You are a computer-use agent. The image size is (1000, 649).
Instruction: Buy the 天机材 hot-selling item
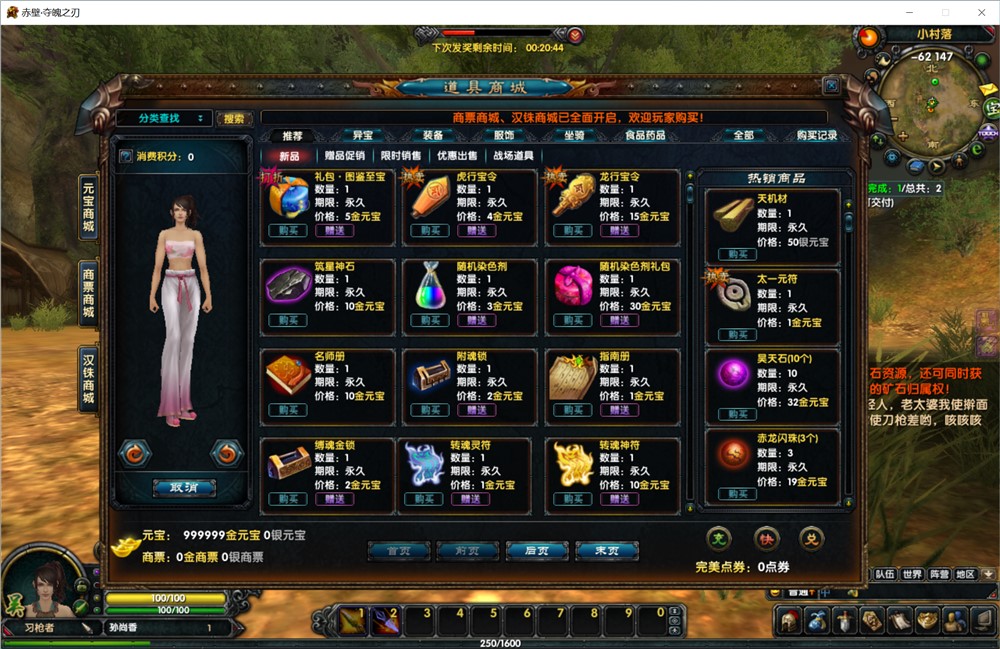[x=737, y=255]
